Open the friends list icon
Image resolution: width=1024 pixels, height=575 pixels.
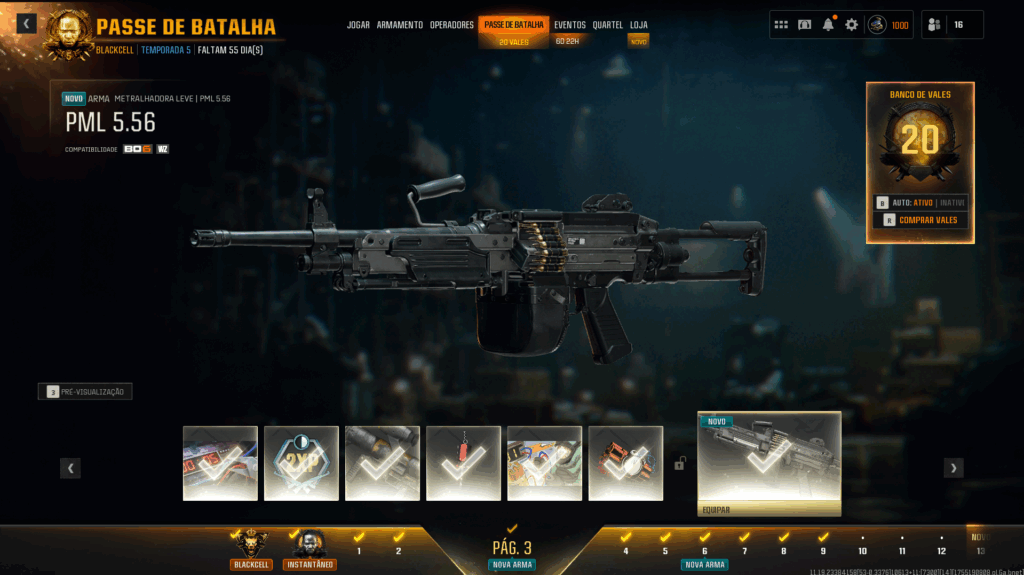pyautogui.click(x=936, y=25)
